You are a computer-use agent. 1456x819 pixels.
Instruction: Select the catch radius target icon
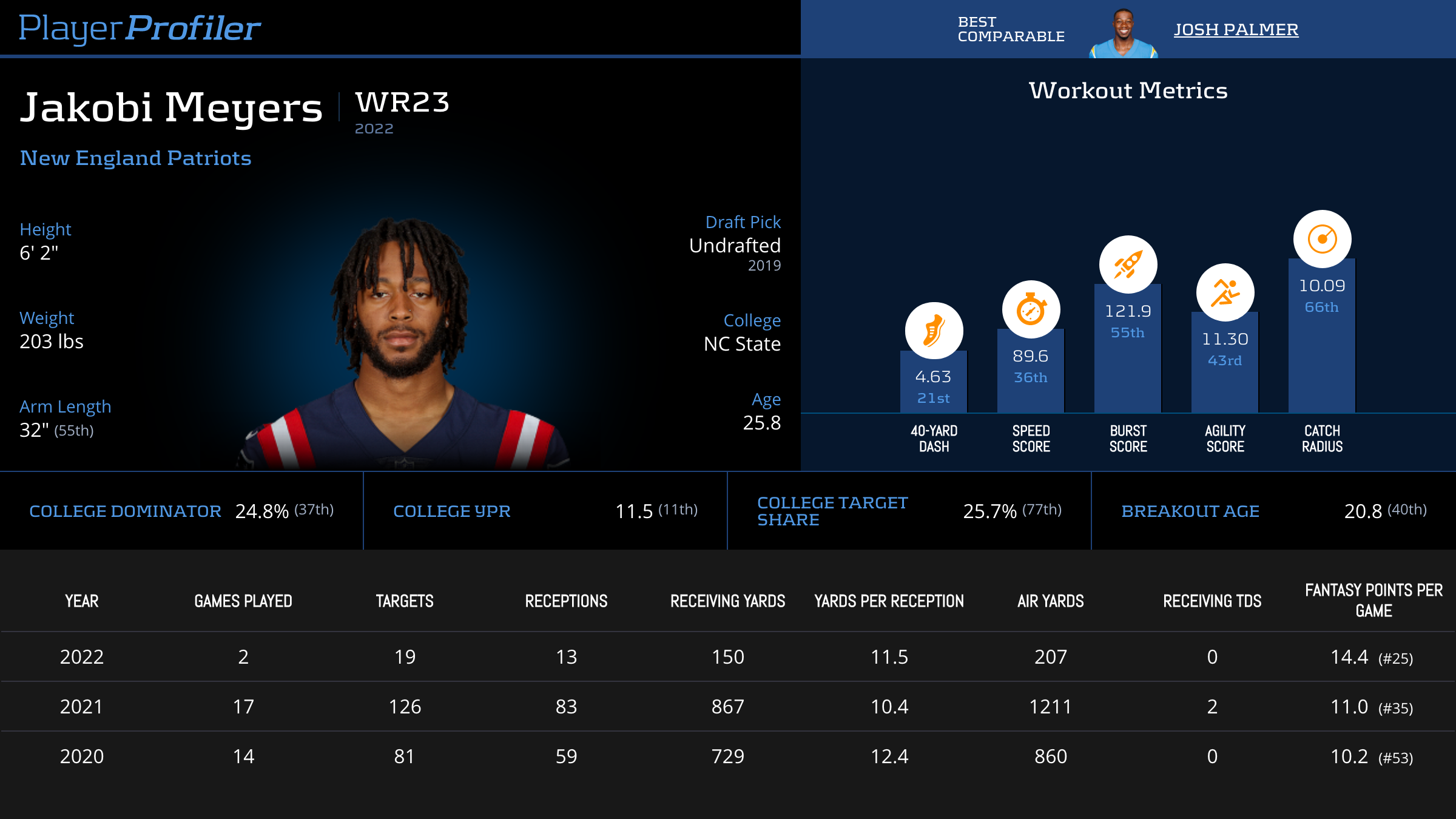tap(1322, 239)
